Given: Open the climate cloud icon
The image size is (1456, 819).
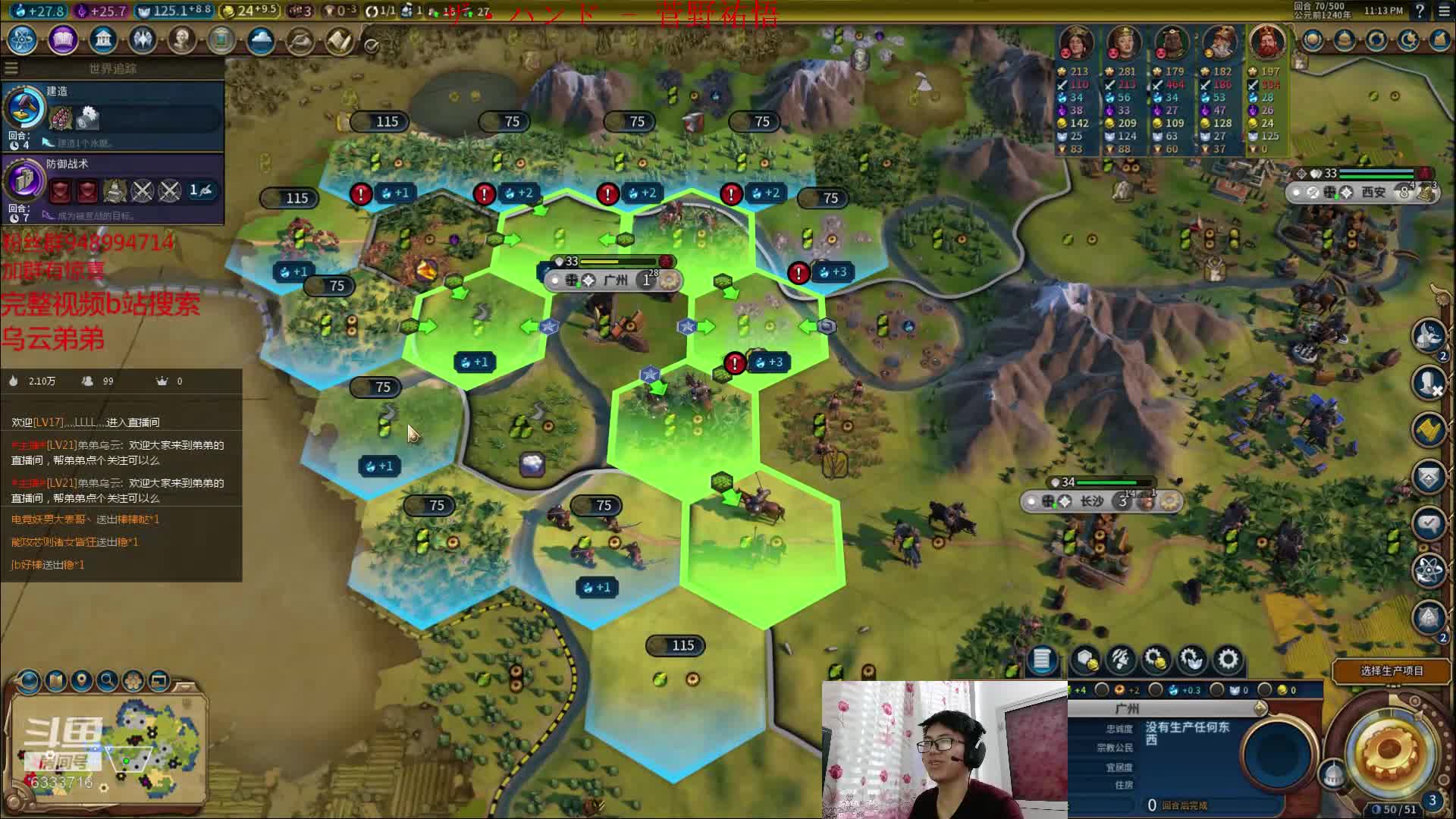Looking at the screenshot, I should [260, 39].
